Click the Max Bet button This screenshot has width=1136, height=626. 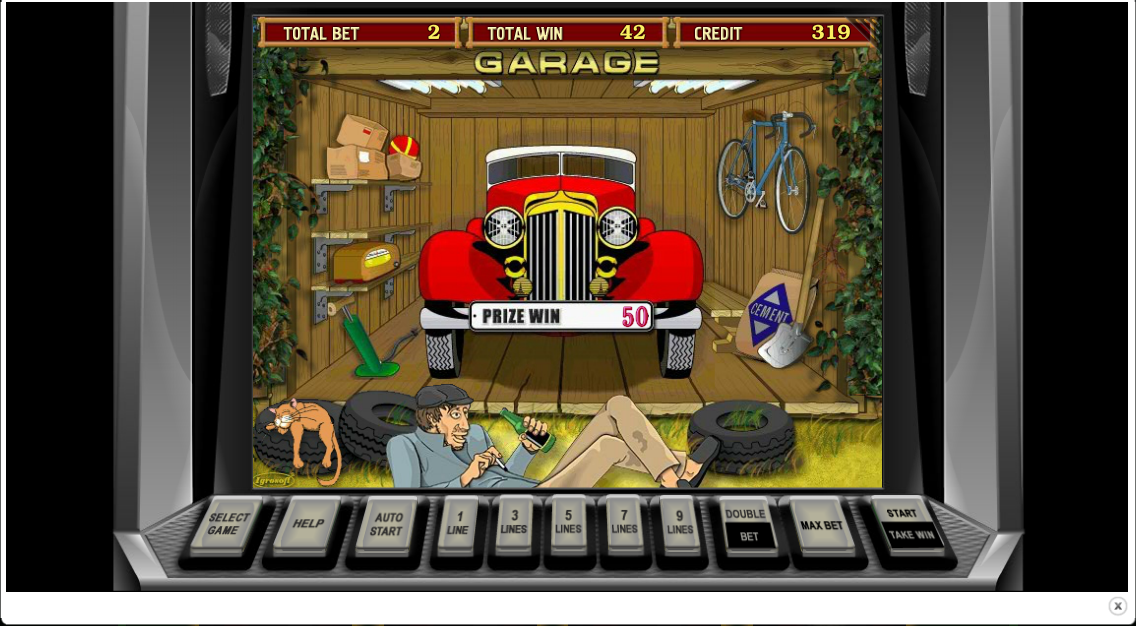[821, 525]
